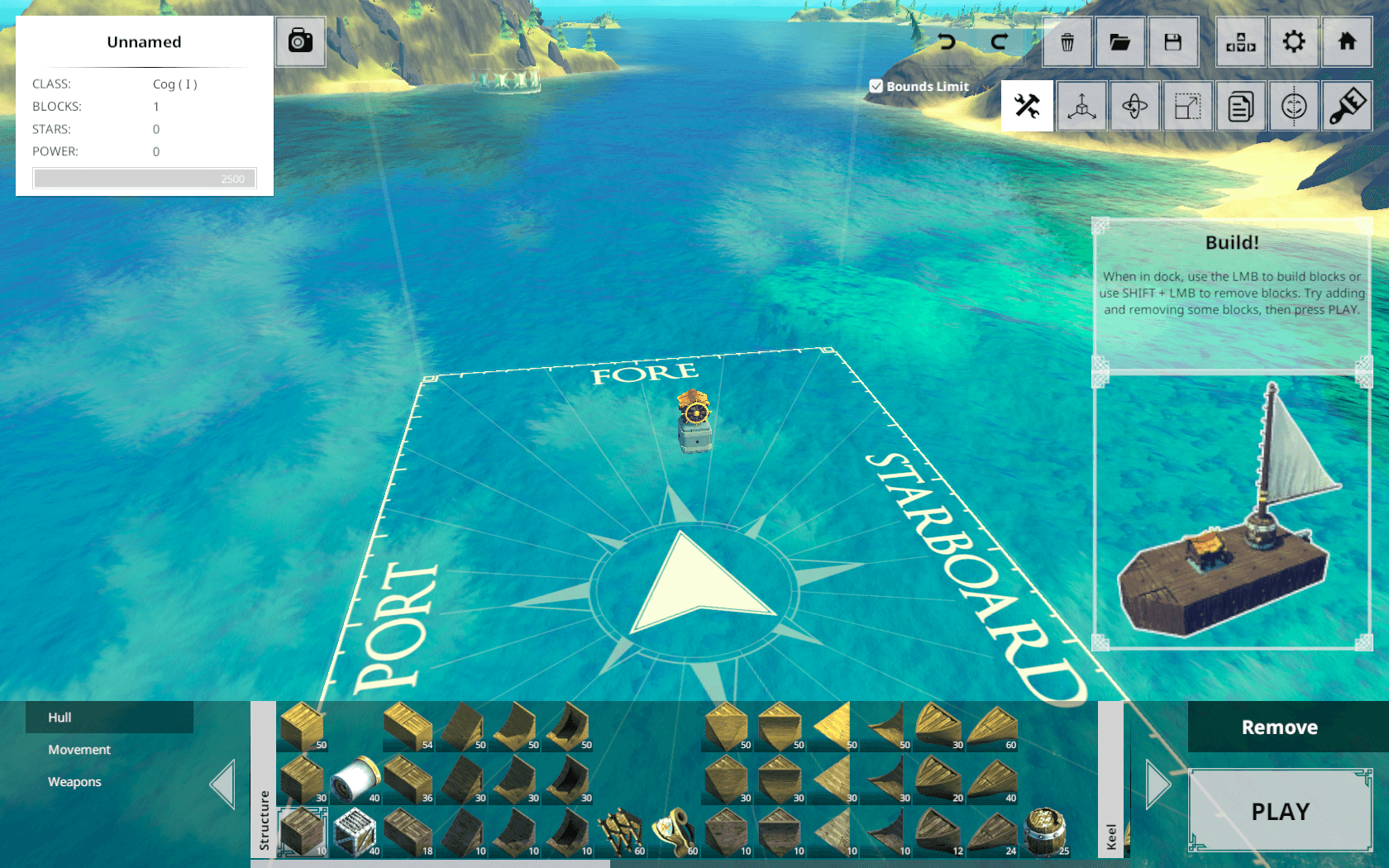Image resolution: width=1389 pixels, height=868 pixels.
Task: Enable the mirror symmetry tool
Action: click(x=1294, y=106)
